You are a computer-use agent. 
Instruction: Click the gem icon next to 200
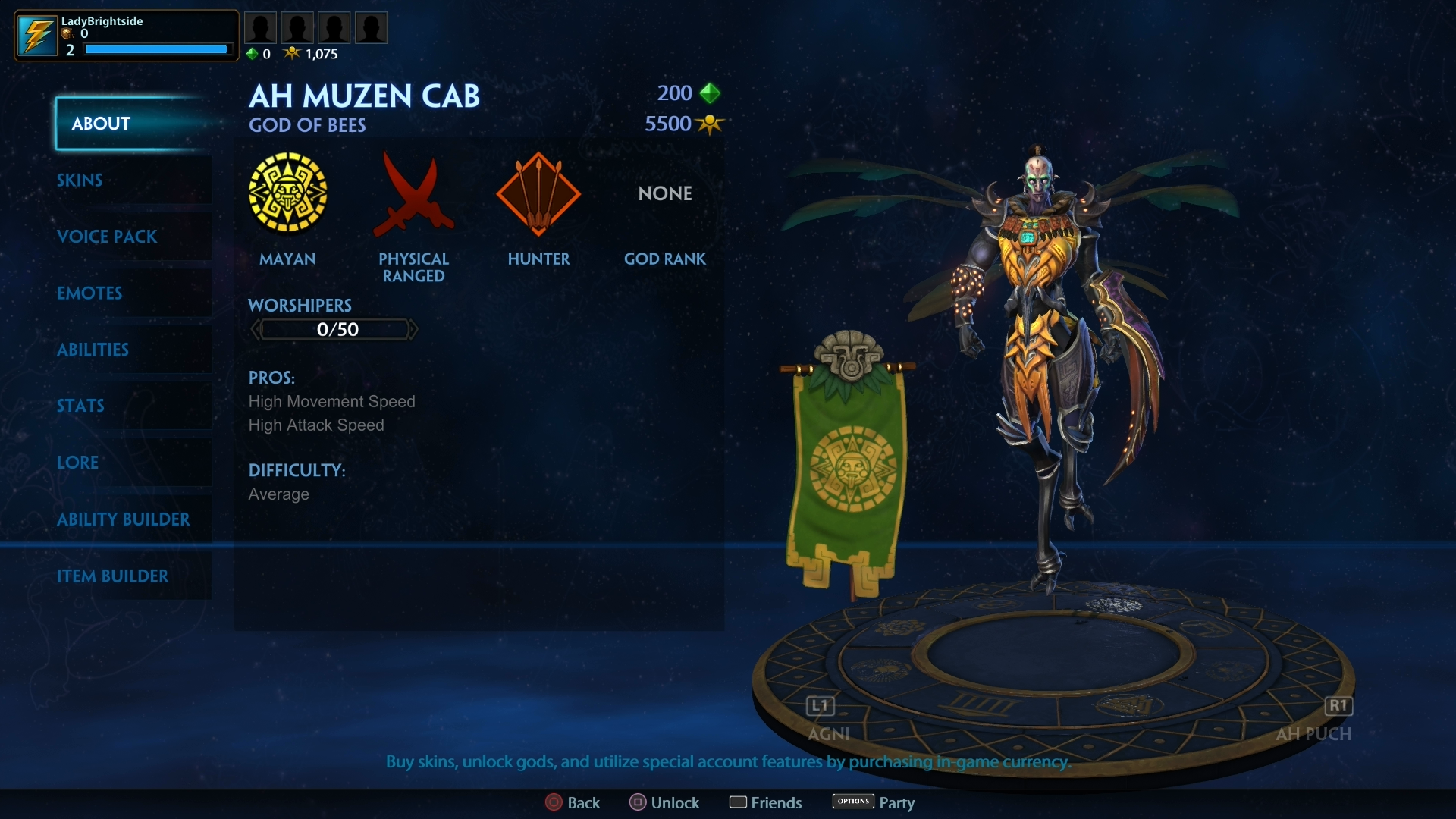(710, 93)
